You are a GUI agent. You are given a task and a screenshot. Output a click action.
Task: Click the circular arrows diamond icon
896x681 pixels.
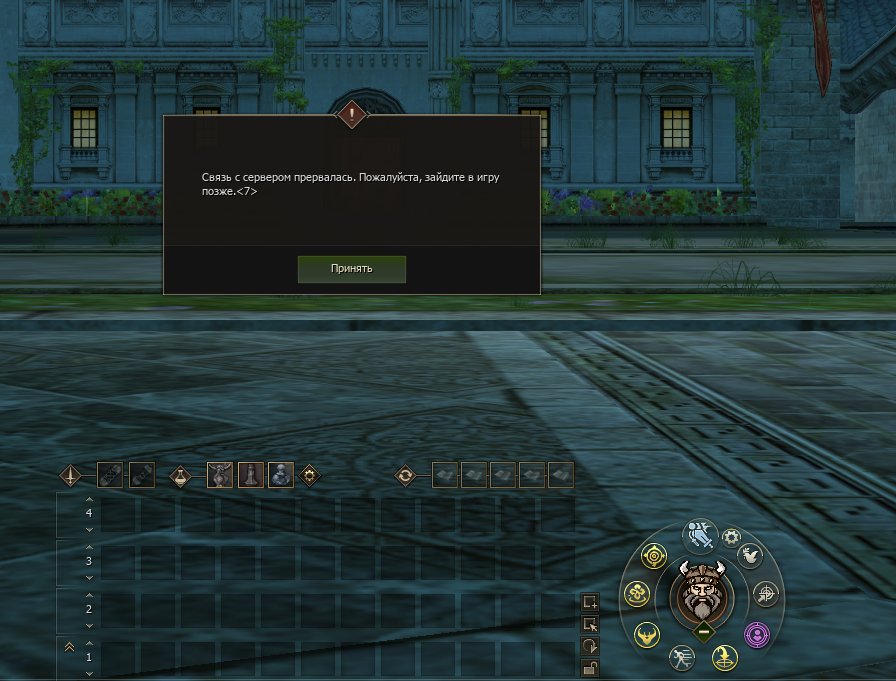[x=405, y=475]
